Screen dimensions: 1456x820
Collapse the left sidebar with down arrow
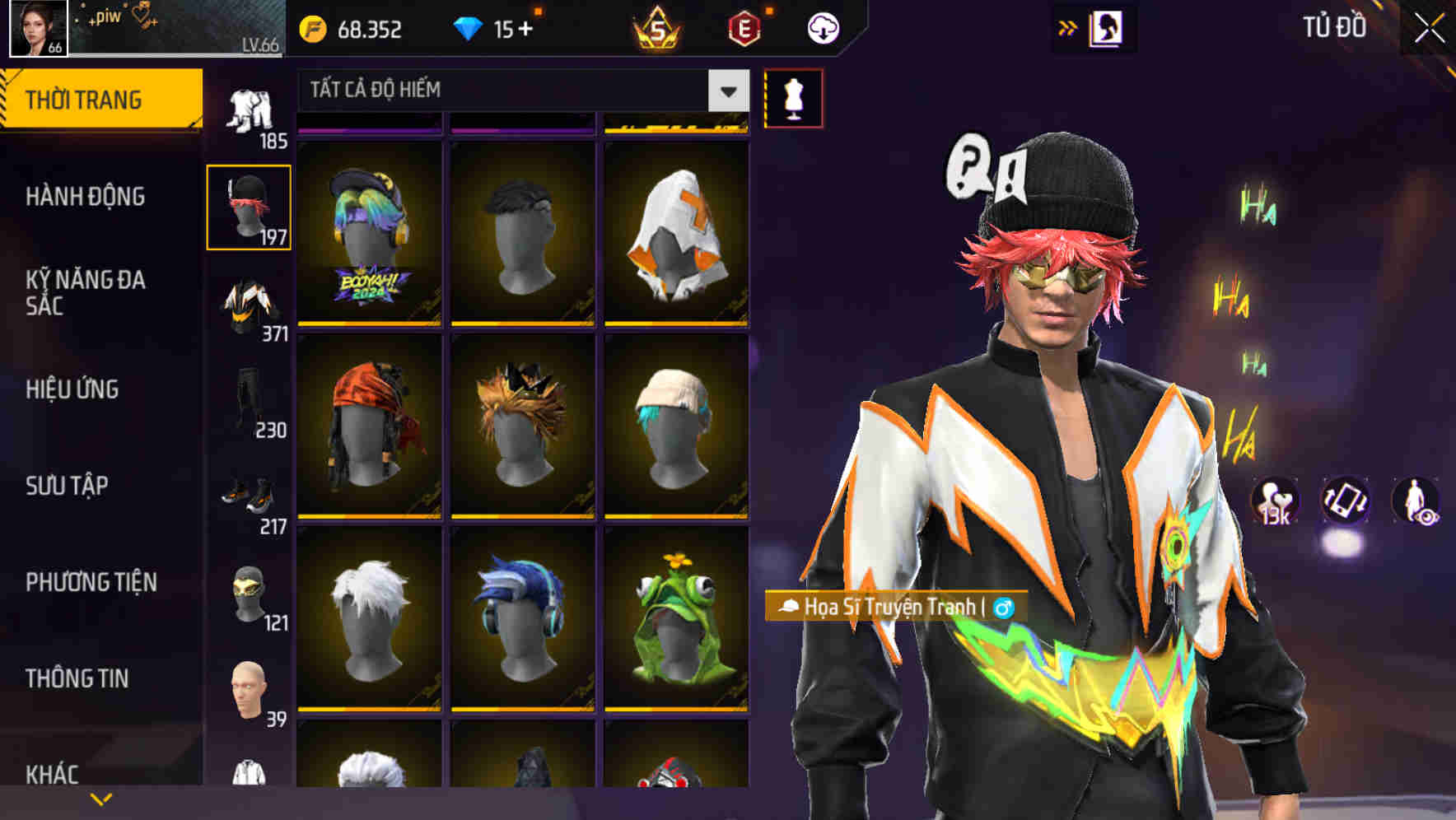(x=101, y=797)
